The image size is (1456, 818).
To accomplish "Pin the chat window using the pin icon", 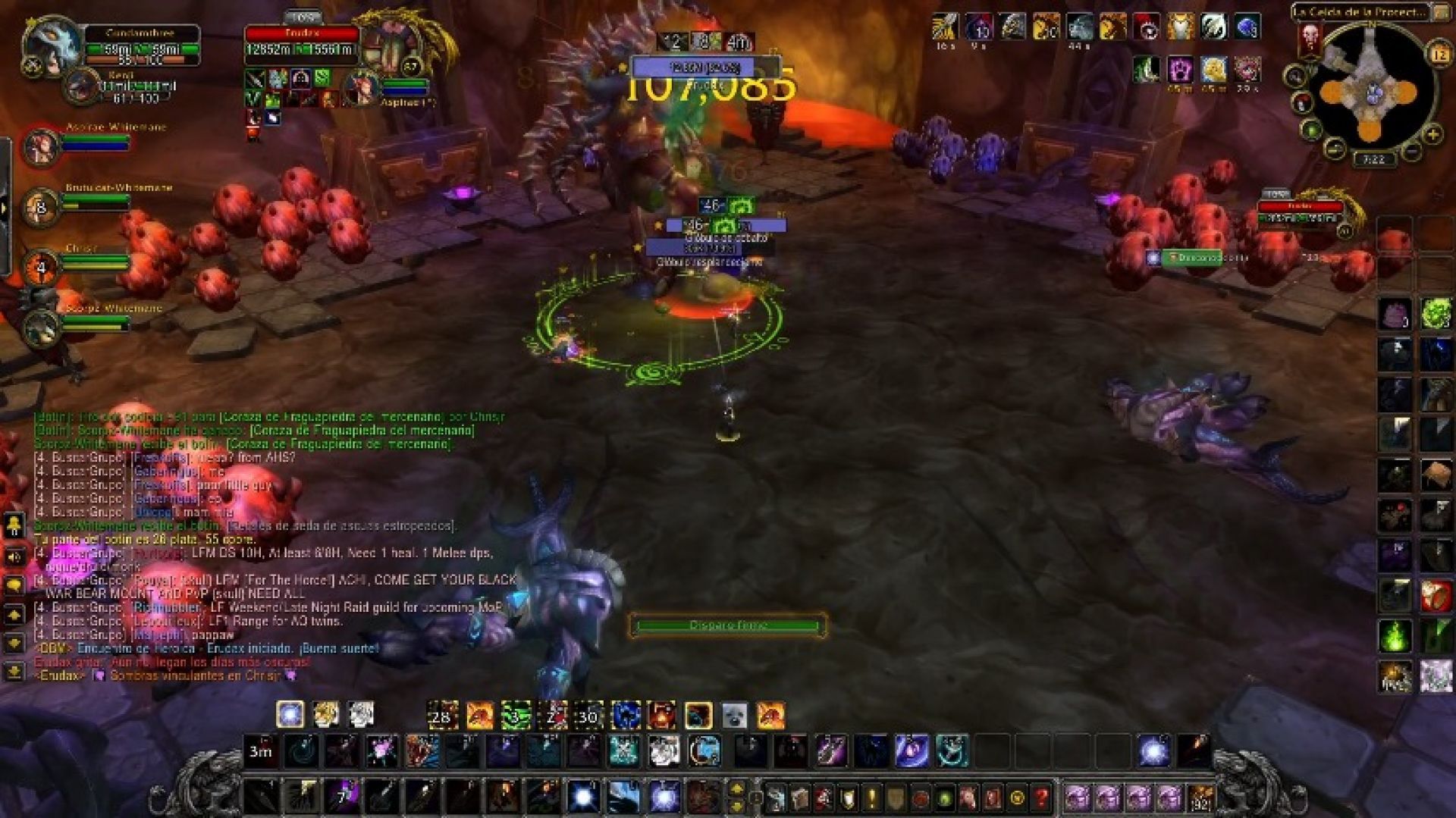I will click(x=14, y=525).
